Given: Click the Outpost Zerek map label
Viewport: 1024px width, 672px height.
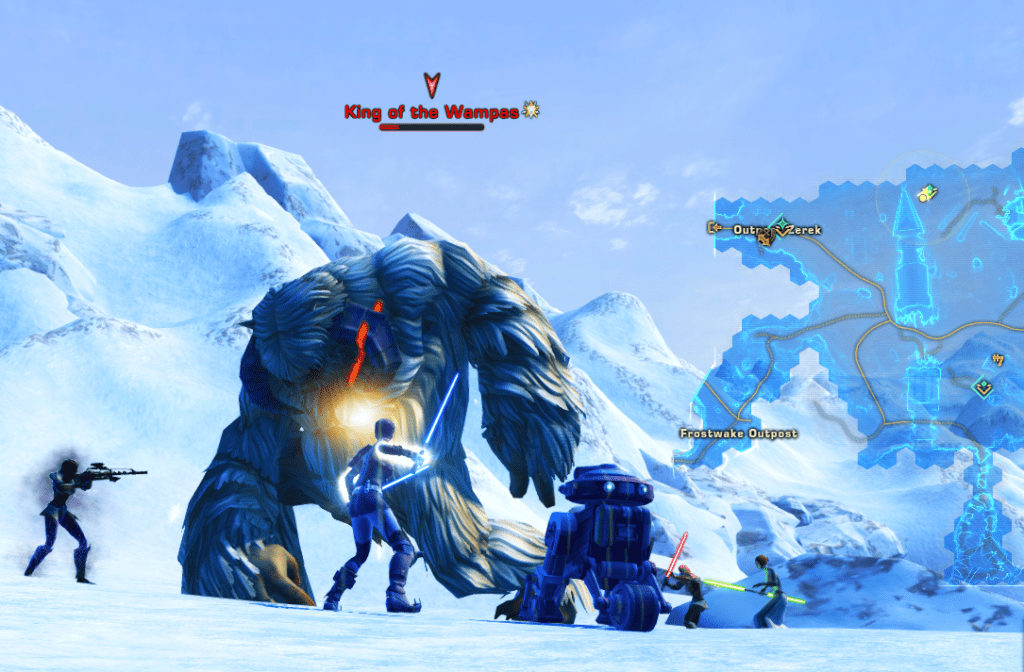Looking at the screenshot, I should coord(764,229).
